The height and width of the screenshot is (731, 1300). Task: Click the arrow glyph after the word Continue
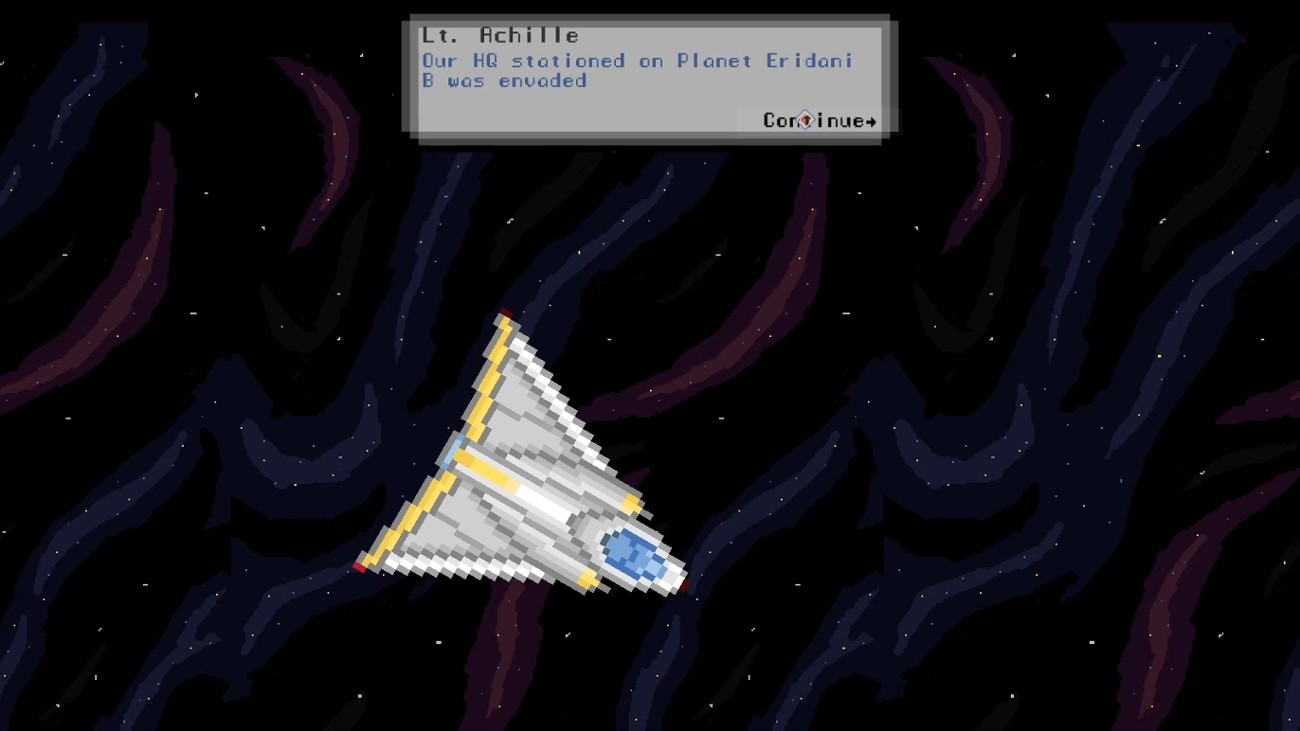pyautogui.click(x=870, y=121)
